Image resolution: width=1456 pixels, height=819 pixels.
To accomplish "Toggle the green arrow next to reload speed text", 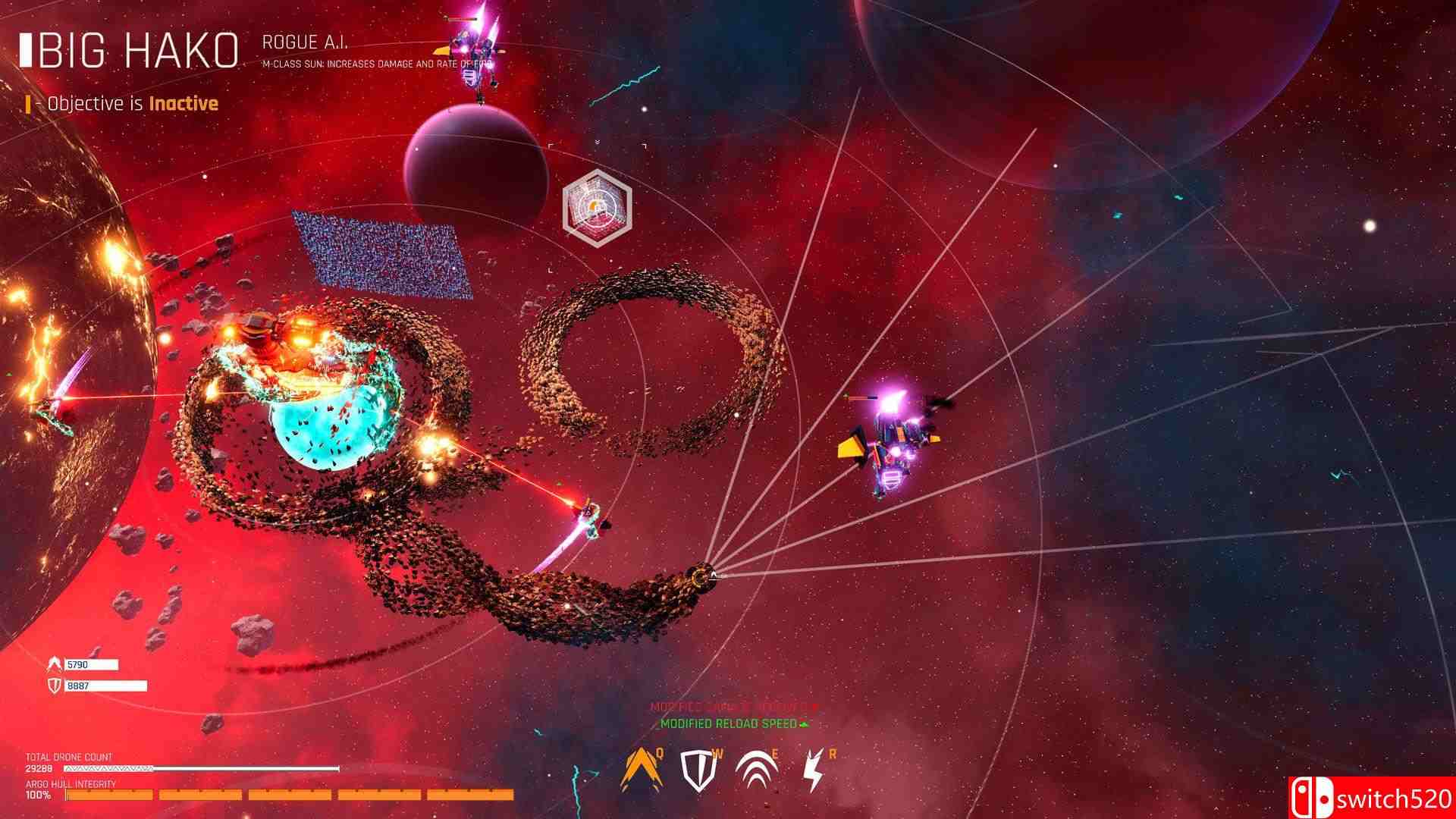I will tap(804, 723).
